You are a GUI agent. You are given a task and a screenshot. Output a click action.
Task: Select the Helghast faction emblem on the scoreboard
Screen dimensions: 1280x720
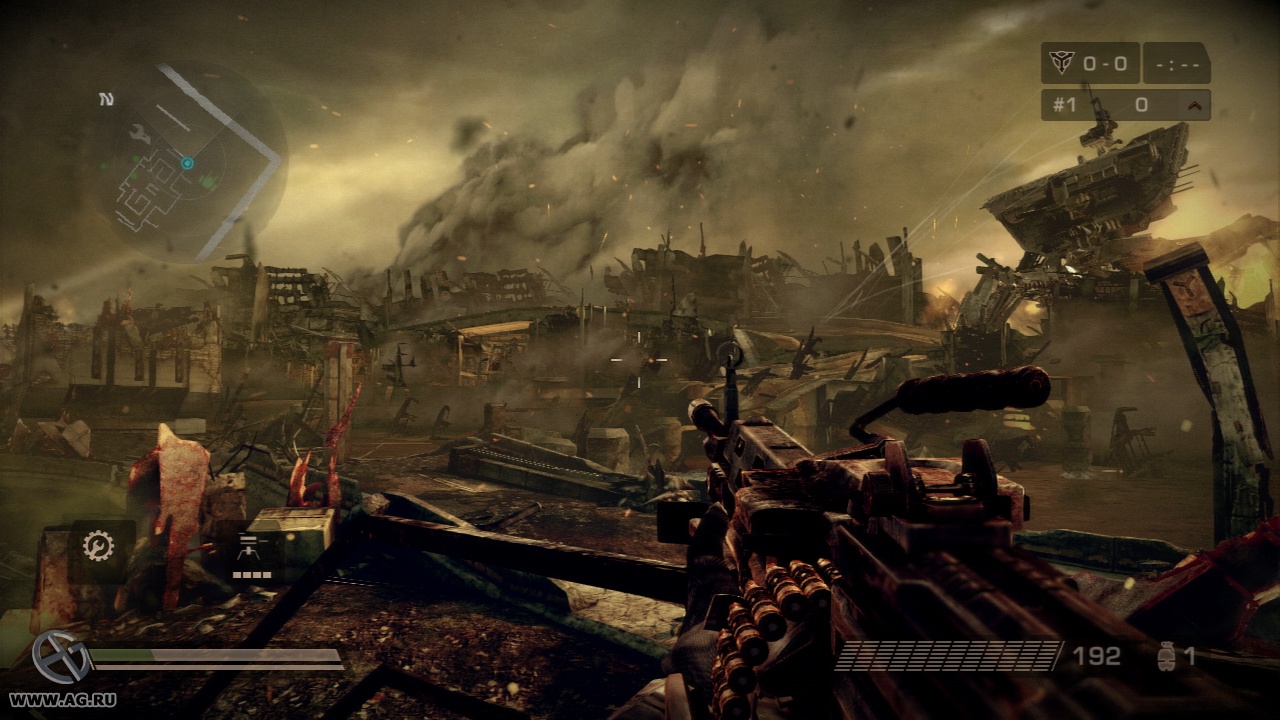(x=1062, y=61)
